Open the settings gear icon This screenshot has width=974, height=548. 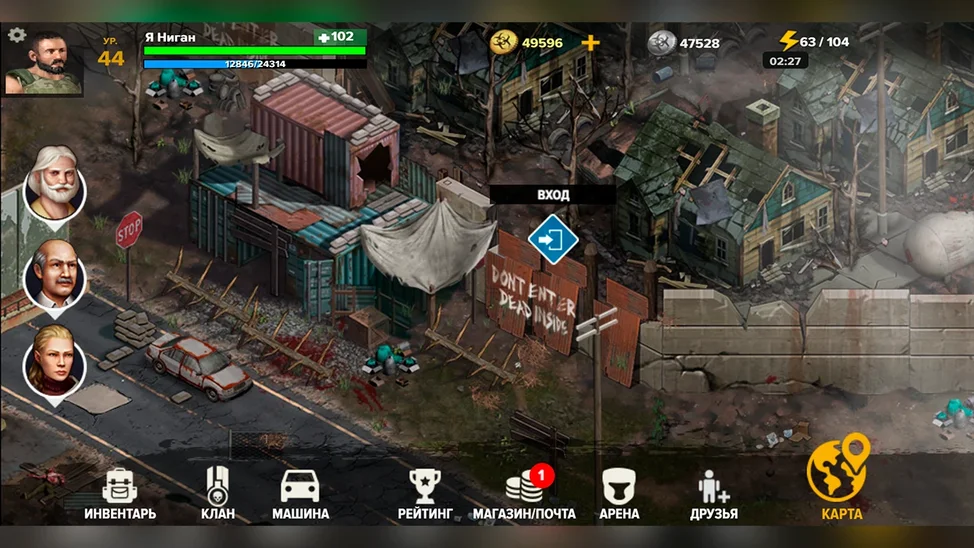click(16, 35)
